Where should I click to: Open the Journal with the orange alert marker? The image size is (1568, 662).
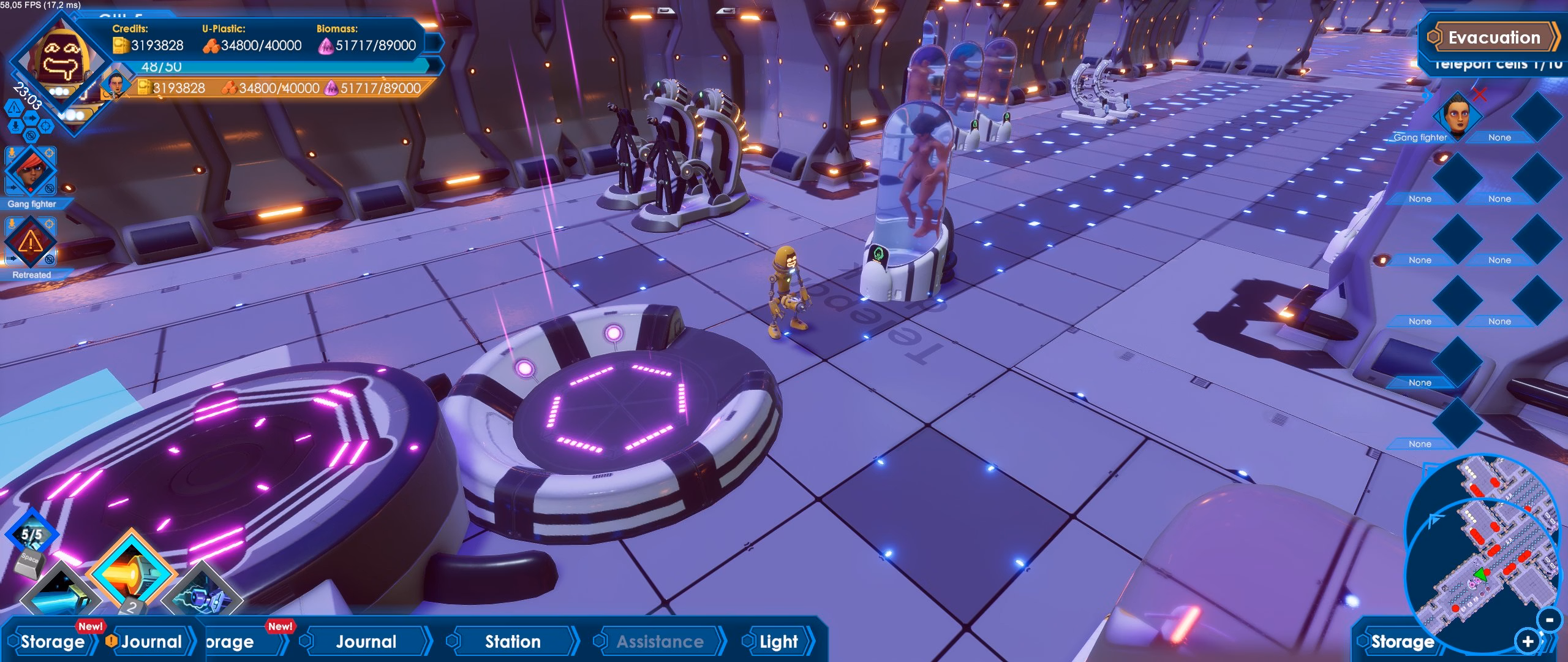tap(150, 642)
